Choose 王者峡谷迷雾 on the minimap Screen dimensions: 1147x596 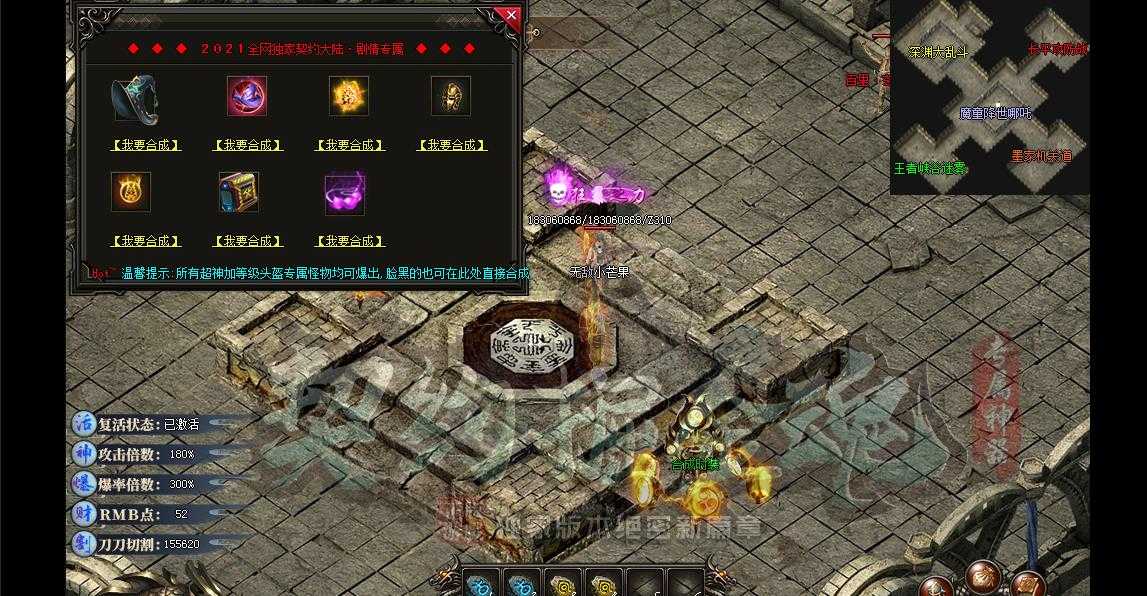click(x=930, y=169)
